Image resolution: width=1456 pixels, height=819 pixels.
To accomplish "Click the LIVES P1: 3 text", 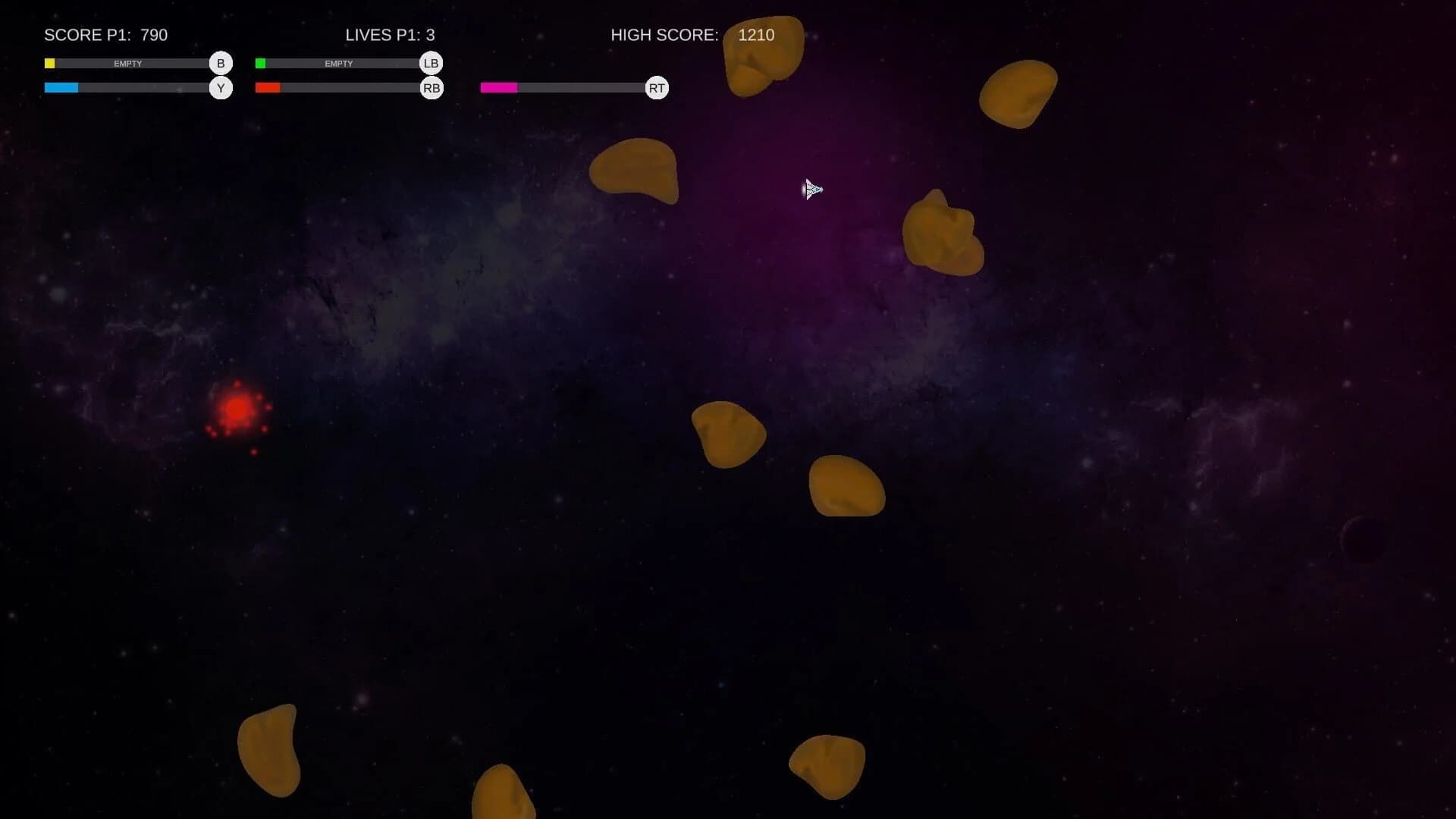I will [391, 35].
